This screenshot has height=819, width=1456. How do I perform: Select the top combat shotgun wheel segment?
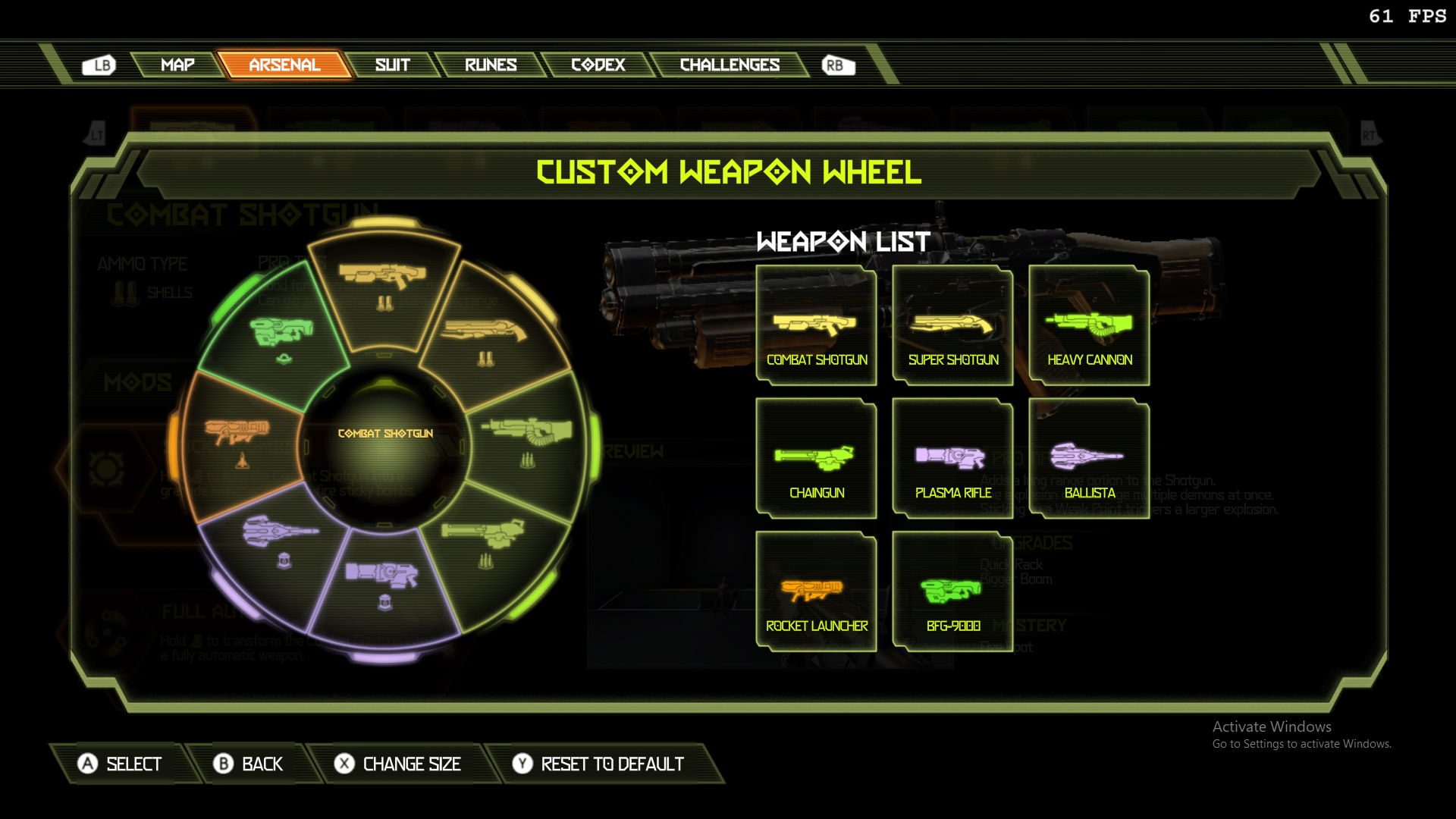click(x=384, y=287)
